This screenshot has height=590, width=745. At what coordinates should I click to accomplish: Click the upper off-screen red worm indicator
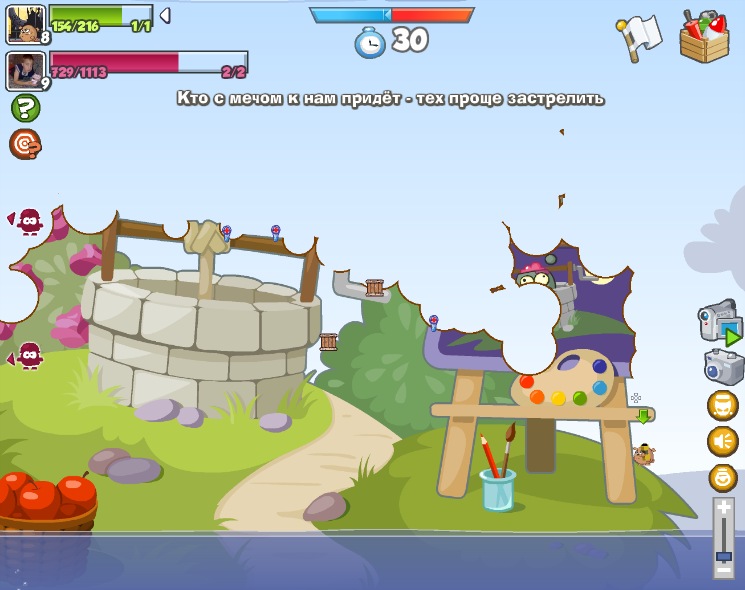pos(27,220)
